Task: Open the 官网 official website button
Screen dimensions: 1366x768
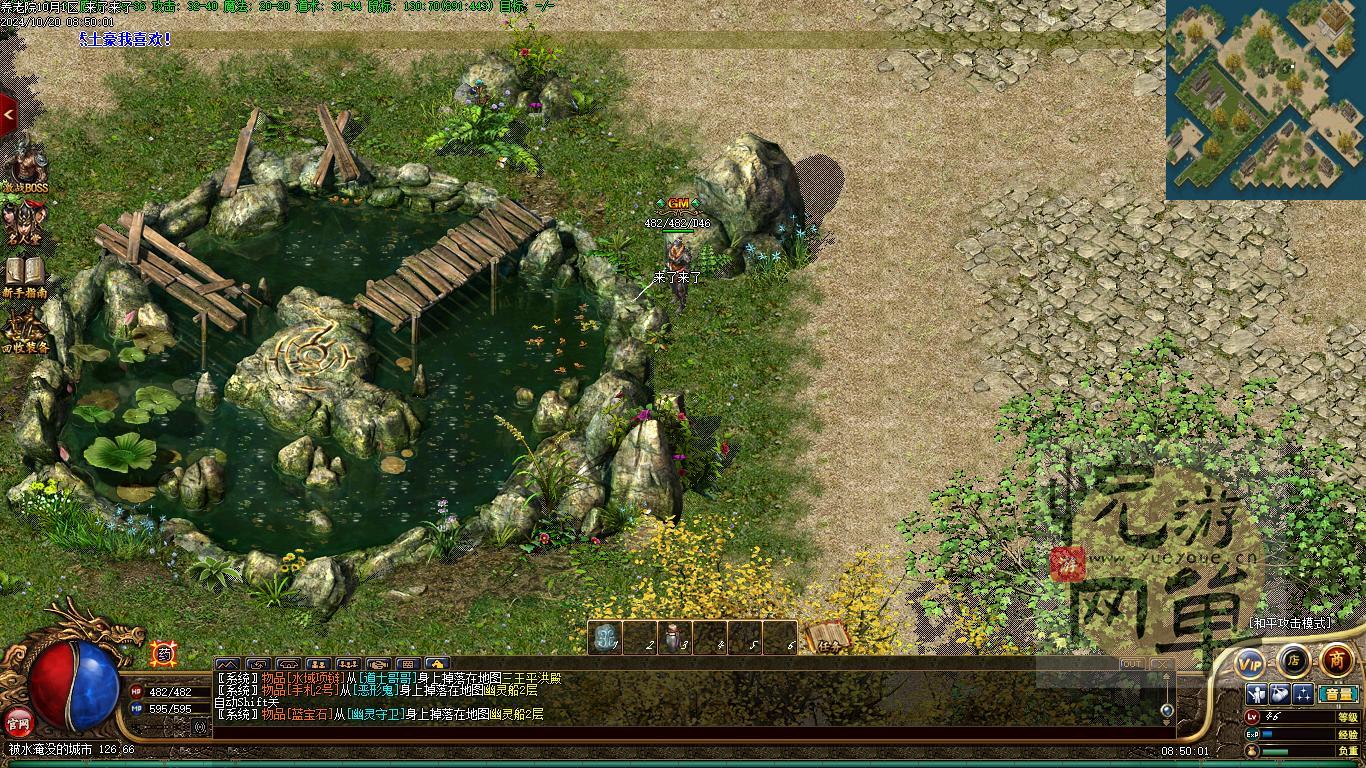Action: tap(20, 720)
